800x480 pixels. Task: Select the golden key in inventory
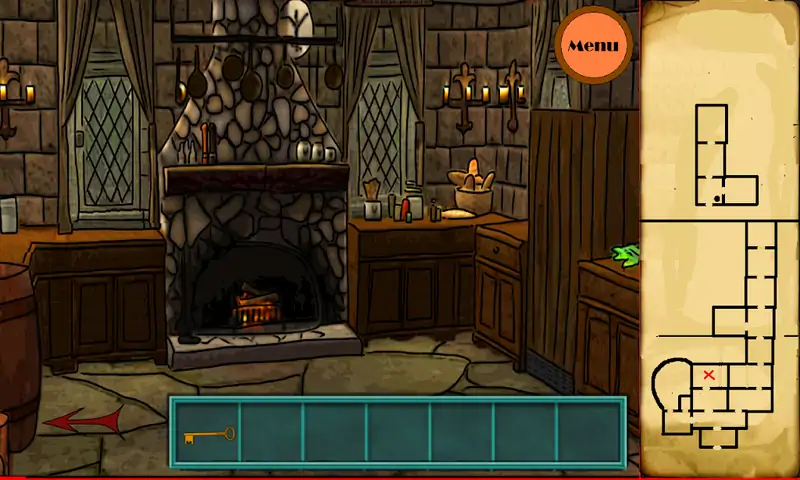point(208,435)
